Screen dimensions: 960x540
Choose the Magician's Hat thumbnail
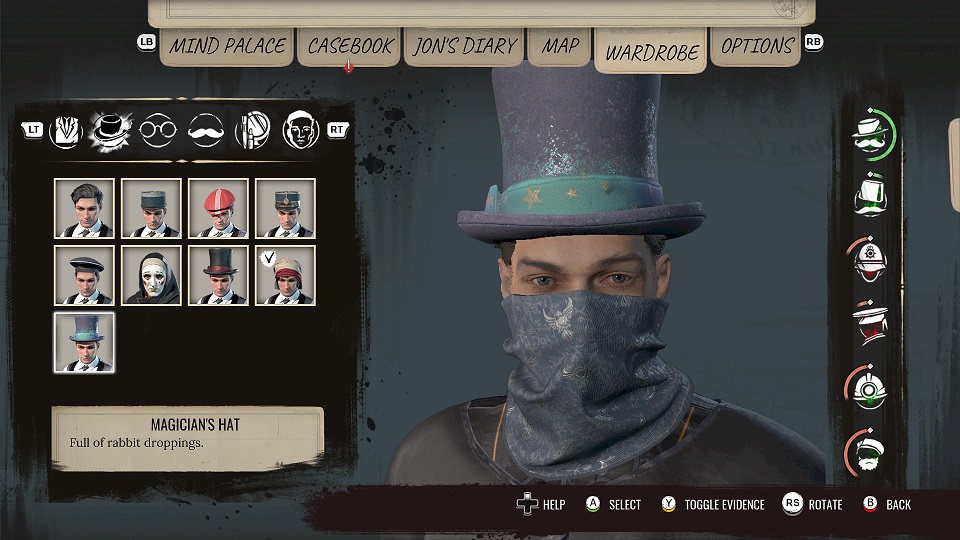[x=84, y=342]
